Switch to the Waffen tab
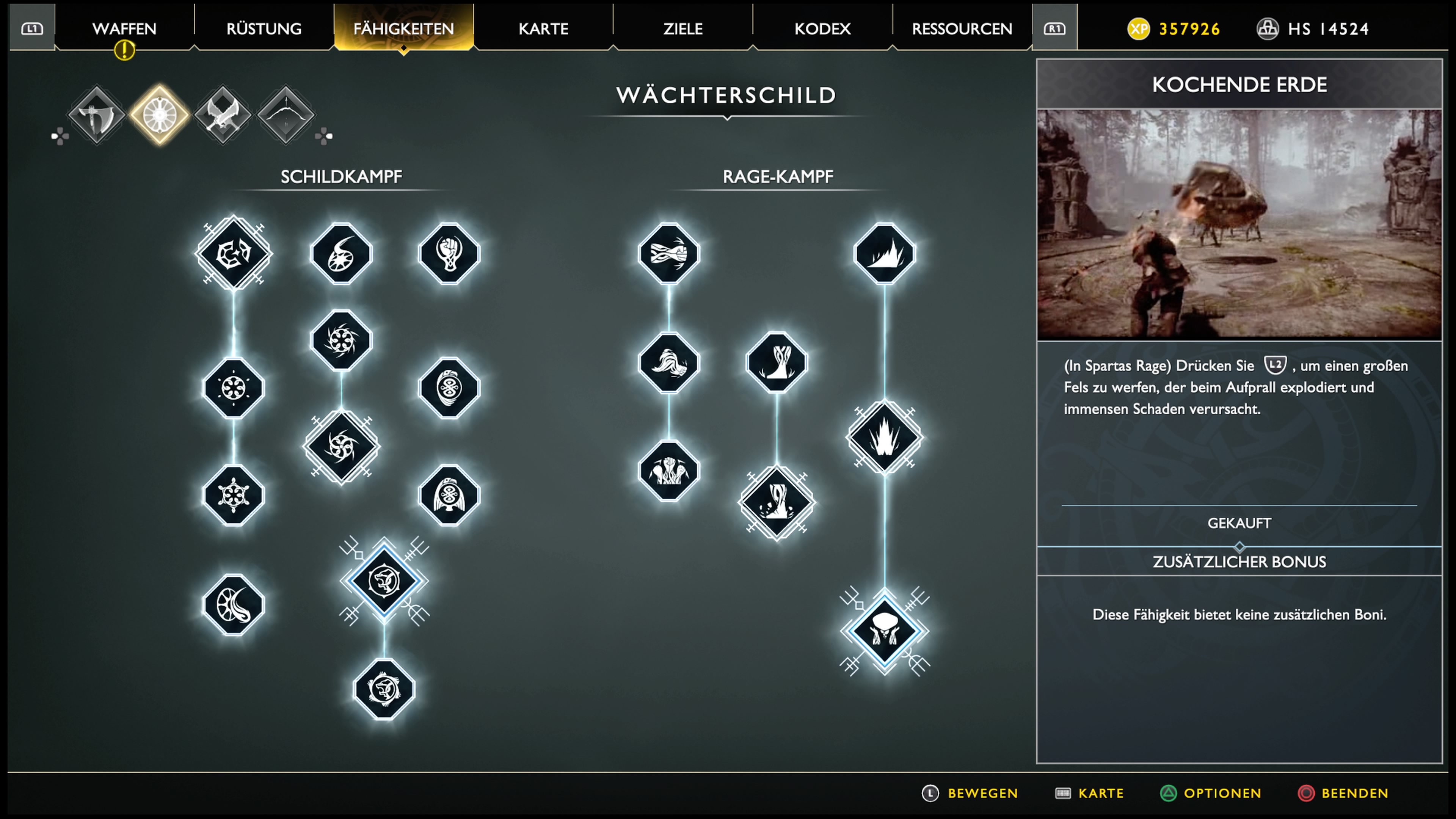1456x819 pixels. [x=124, y=28]
